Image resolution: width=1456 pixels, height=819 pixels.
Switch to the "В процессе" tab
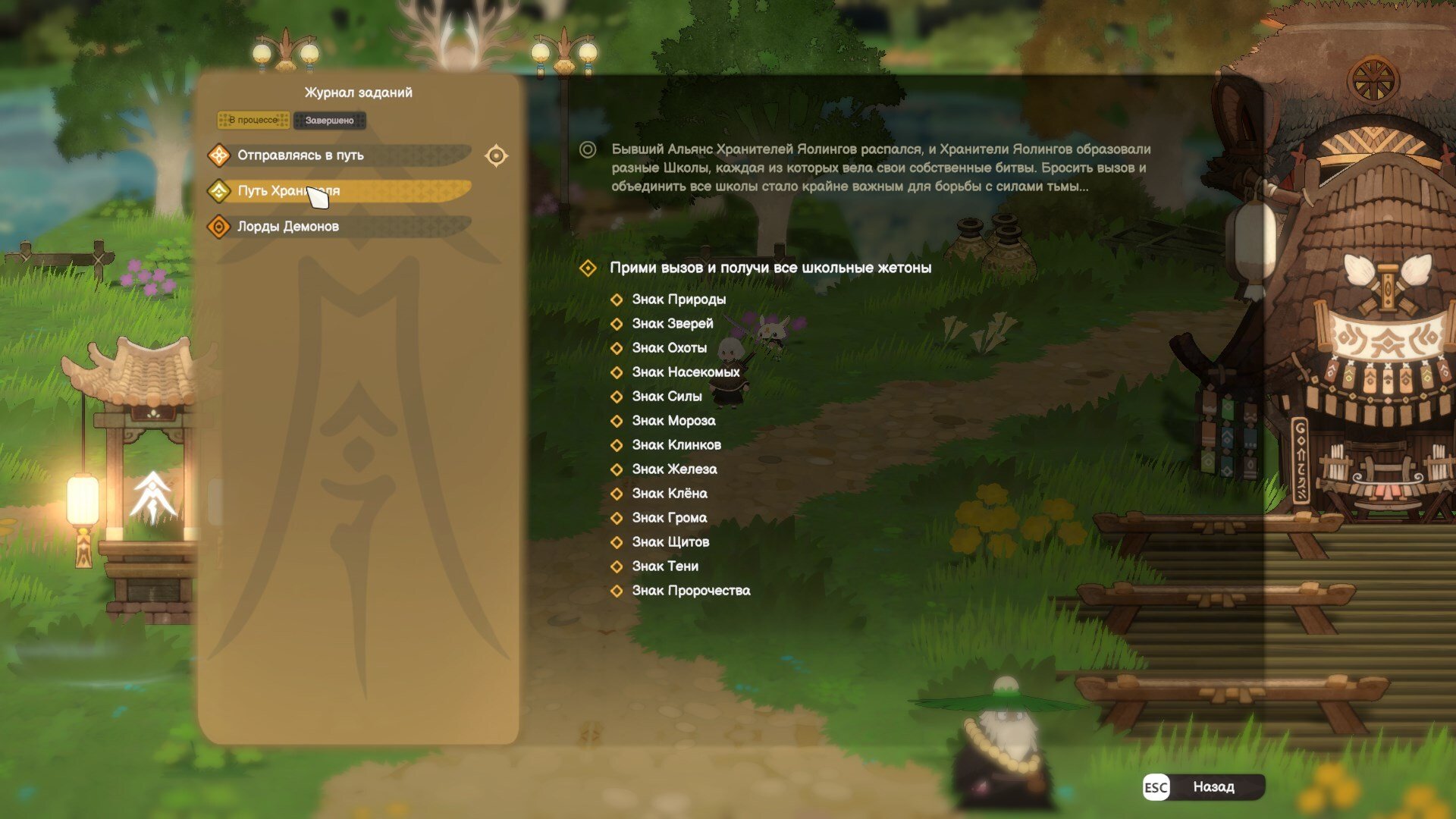tap(253, 120)
